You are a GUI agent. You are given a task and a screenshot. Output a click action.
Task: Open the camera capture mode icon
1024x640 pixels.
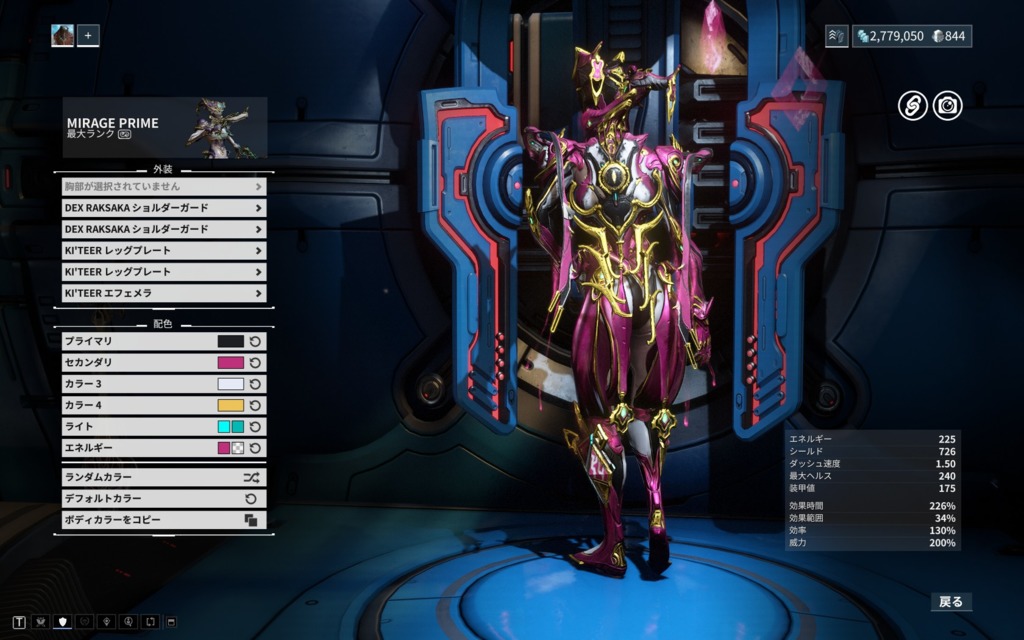click(x=947, y=105)
